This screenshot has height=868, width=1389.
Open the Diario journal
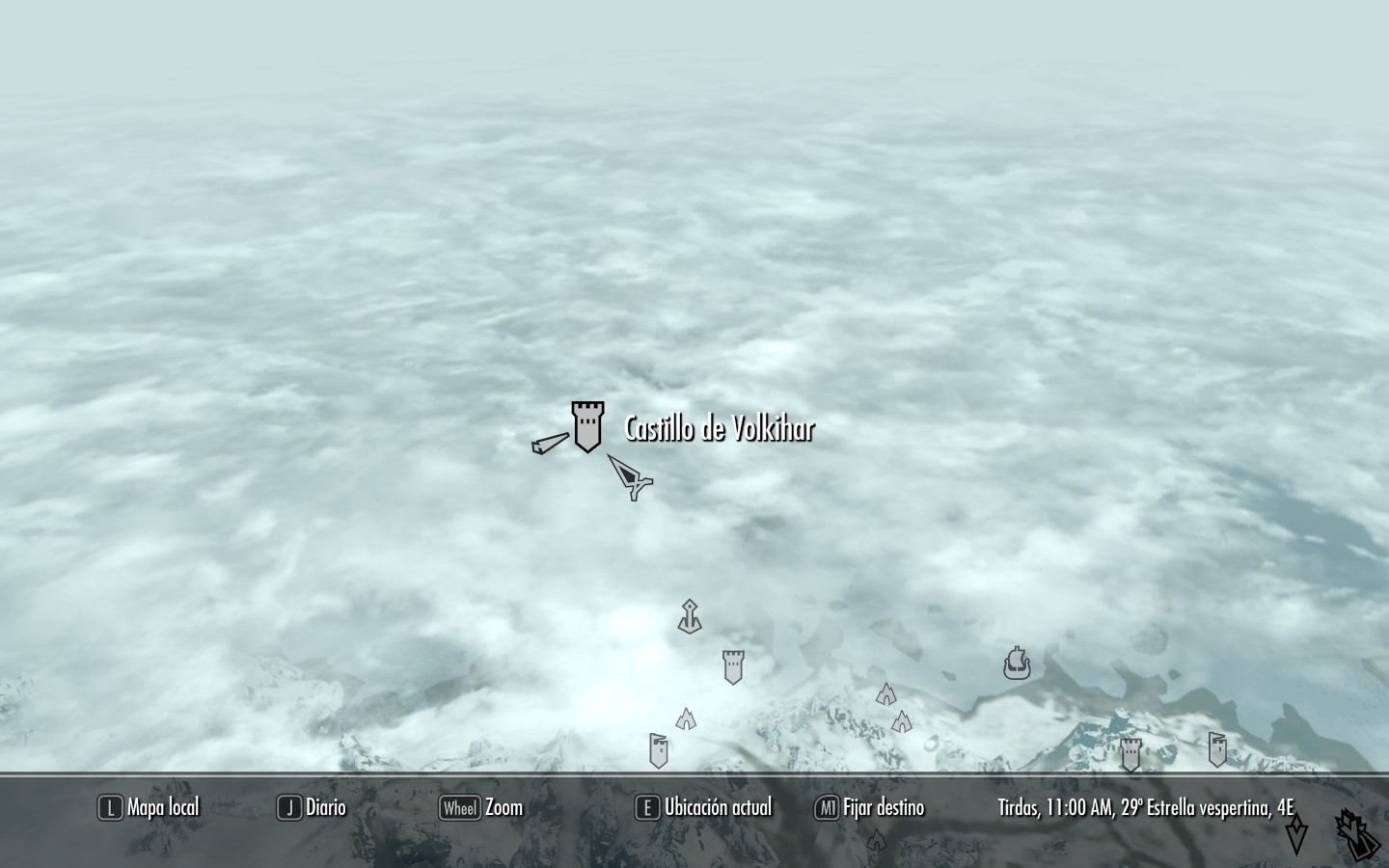[315, 807]
